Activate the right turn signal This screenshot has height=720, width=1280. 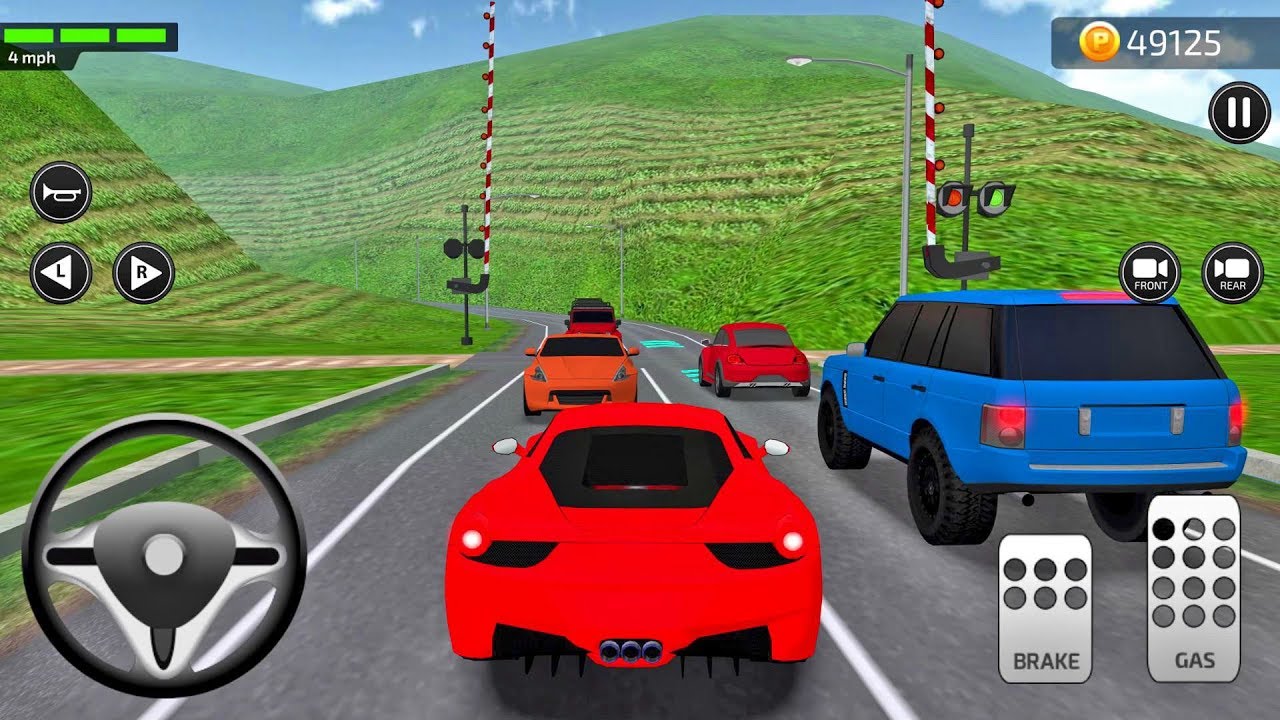pos(143,272)
